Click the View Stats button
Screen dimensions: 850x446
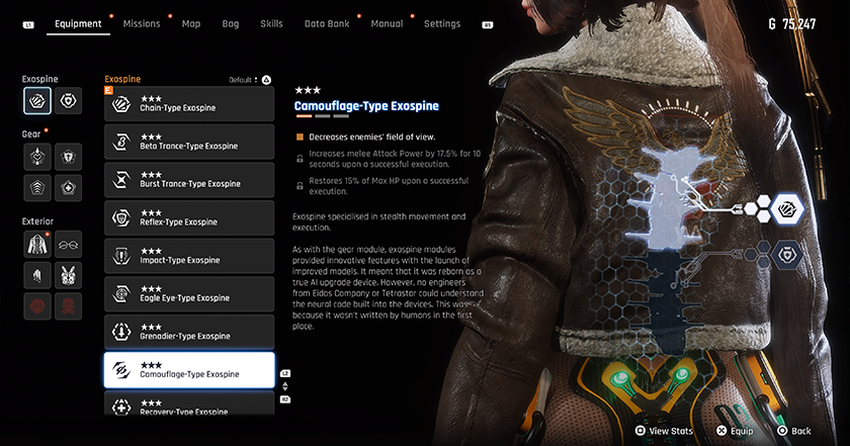[x=664, y=431]
